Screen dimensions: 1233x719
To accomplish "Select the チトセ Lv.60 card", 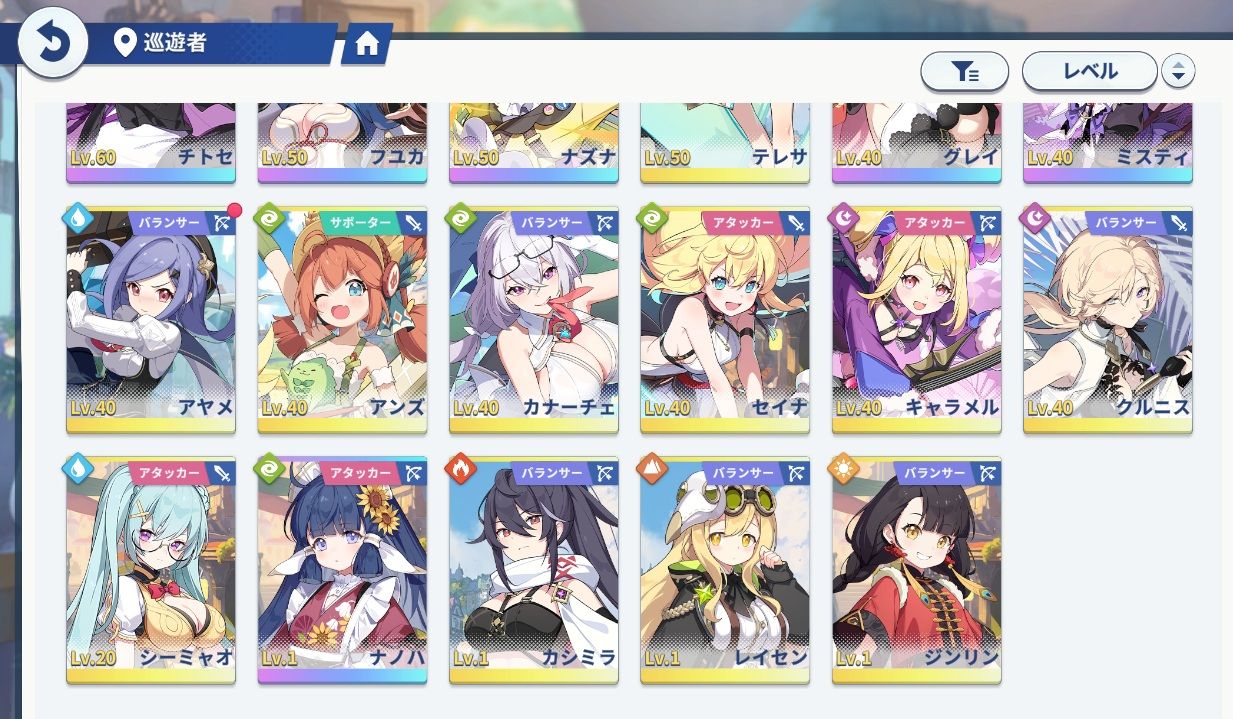I will point(151,142).
